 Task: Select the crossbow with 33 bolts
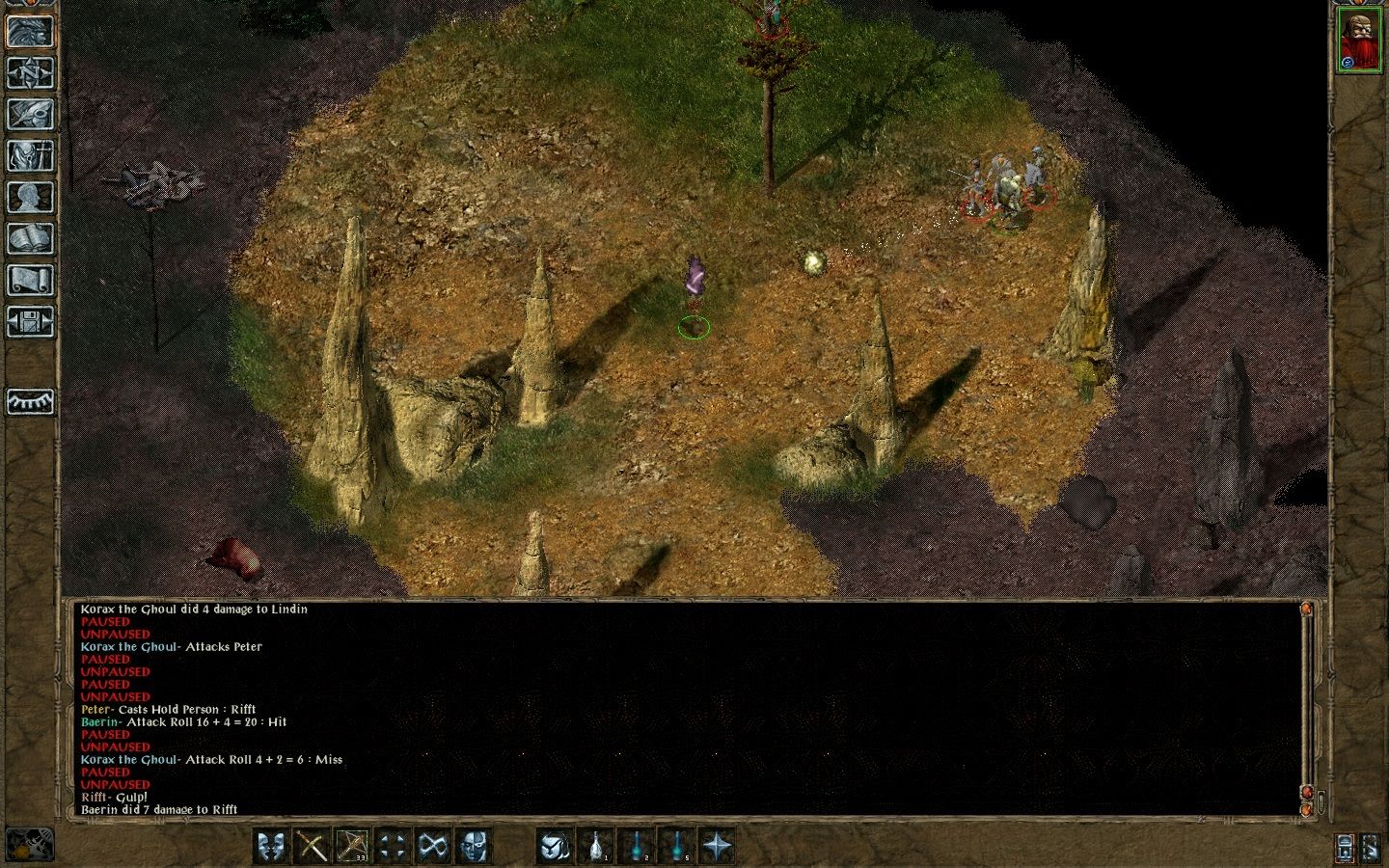coord(352,846)
